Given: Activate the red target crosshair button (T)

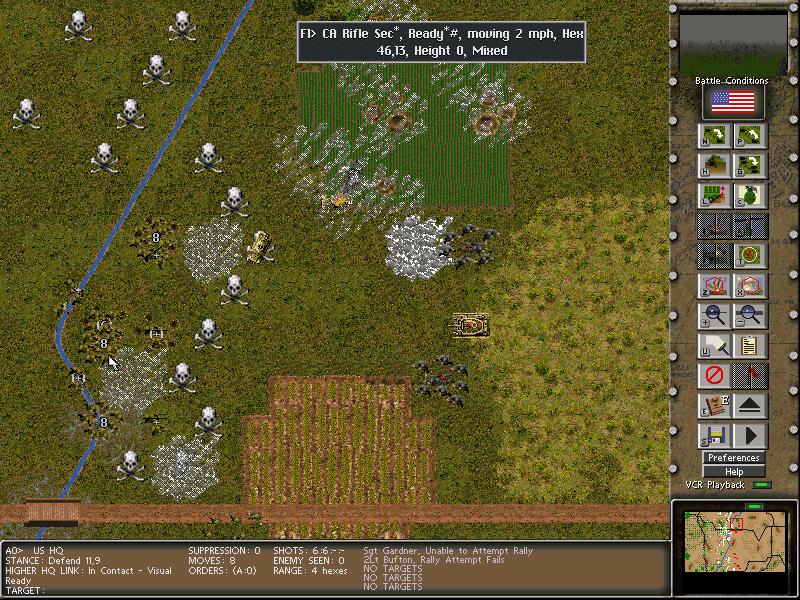Looking at the screenshot, I should (x=750, y=256).
